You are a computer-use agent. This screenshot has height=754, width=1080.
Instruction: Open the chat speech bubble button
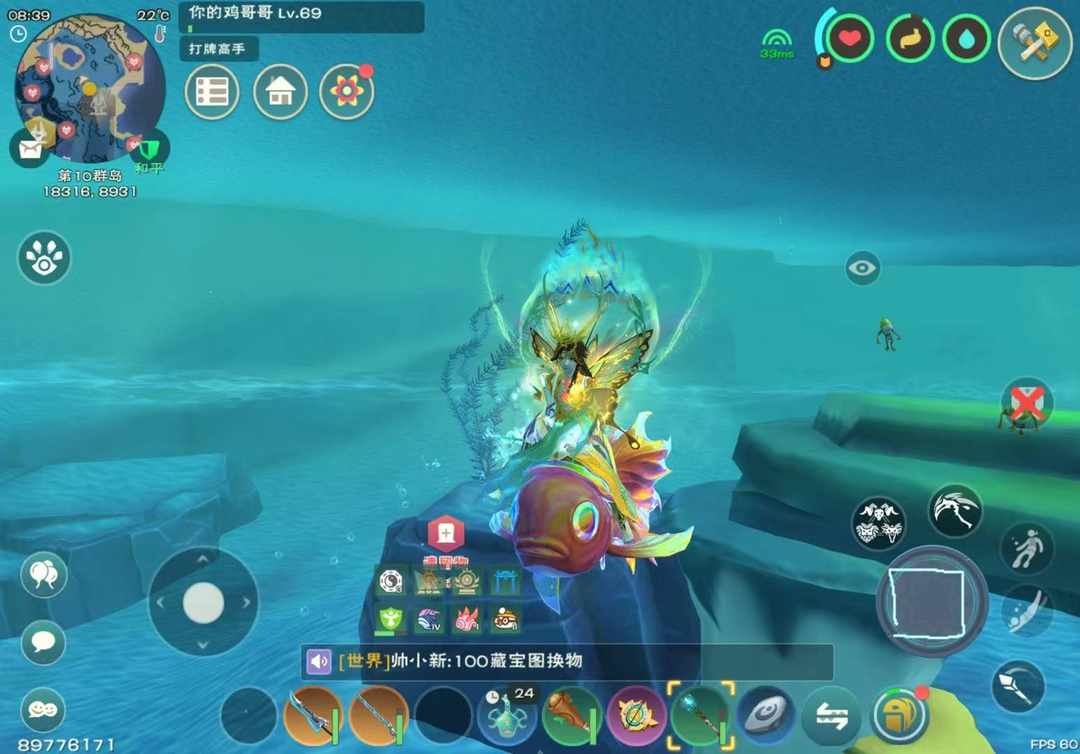pyautogui.click(x=43, y=640)
